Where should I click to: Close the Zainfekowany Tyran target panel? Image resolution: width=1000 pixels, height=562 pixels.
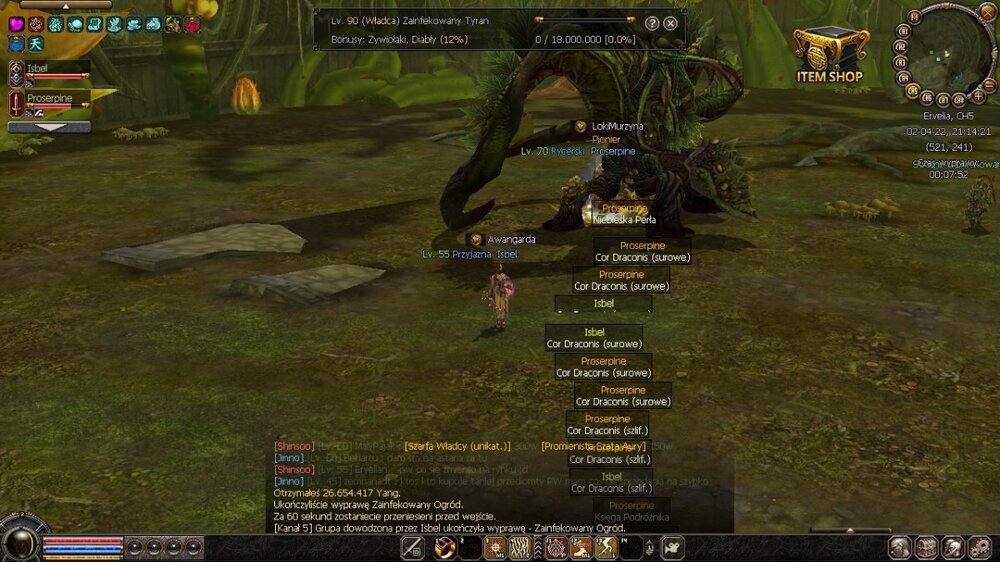670,23
